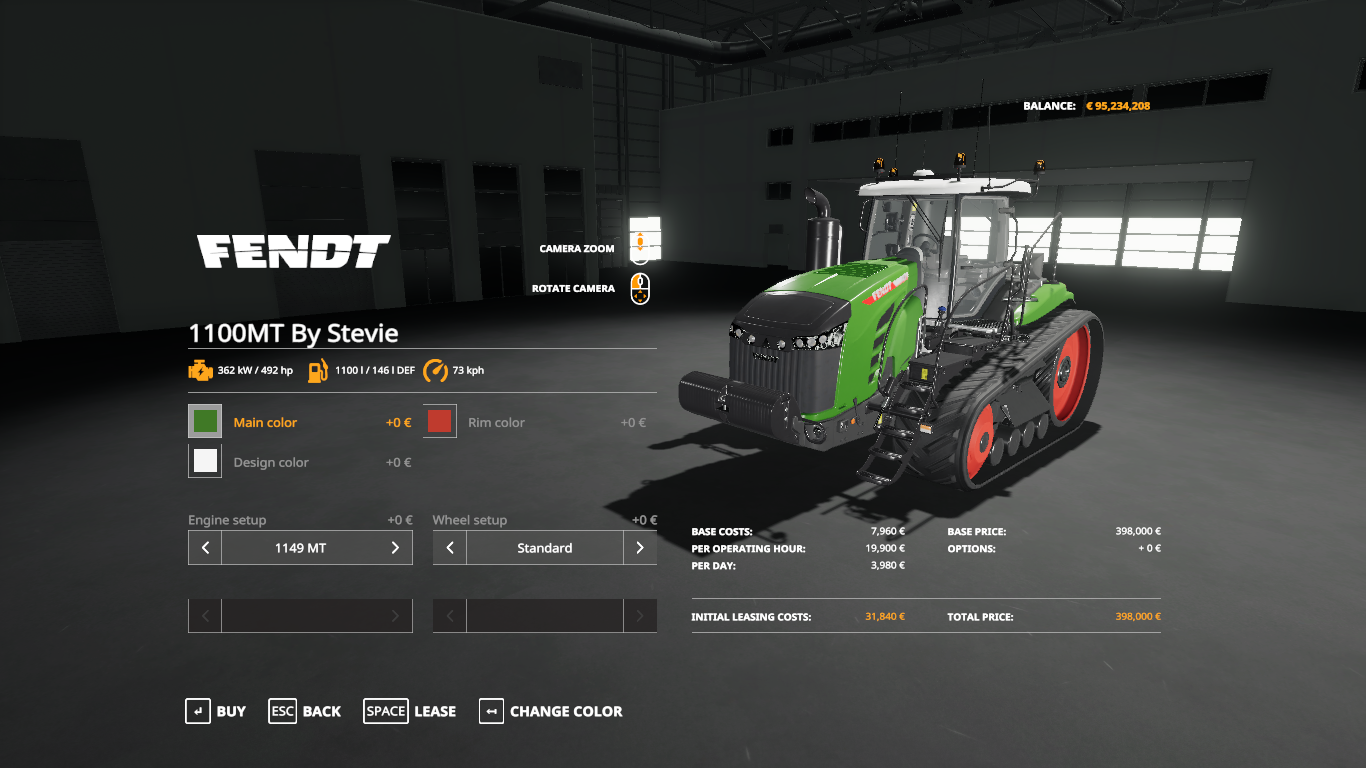Click Wheel setup next arrow
This screenshot has width=1366, height=768.
coord(640,548)
